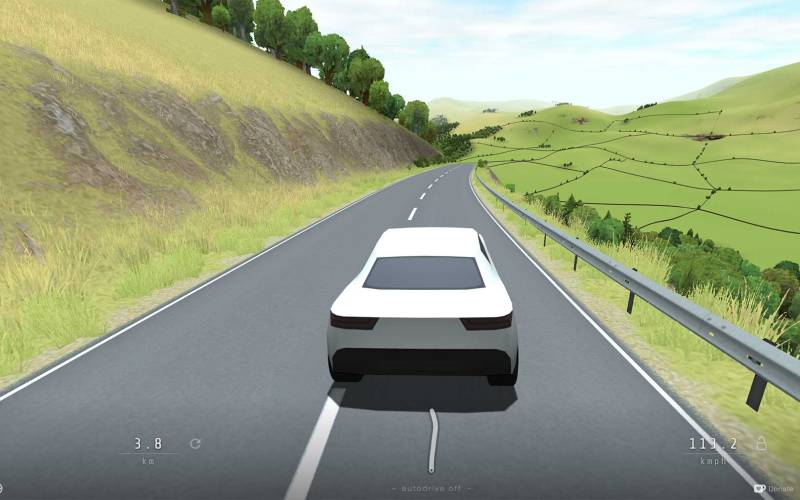Toggle the speed lock padlock icon
Screen dimensions: 800x500
[x=761, y=443]
